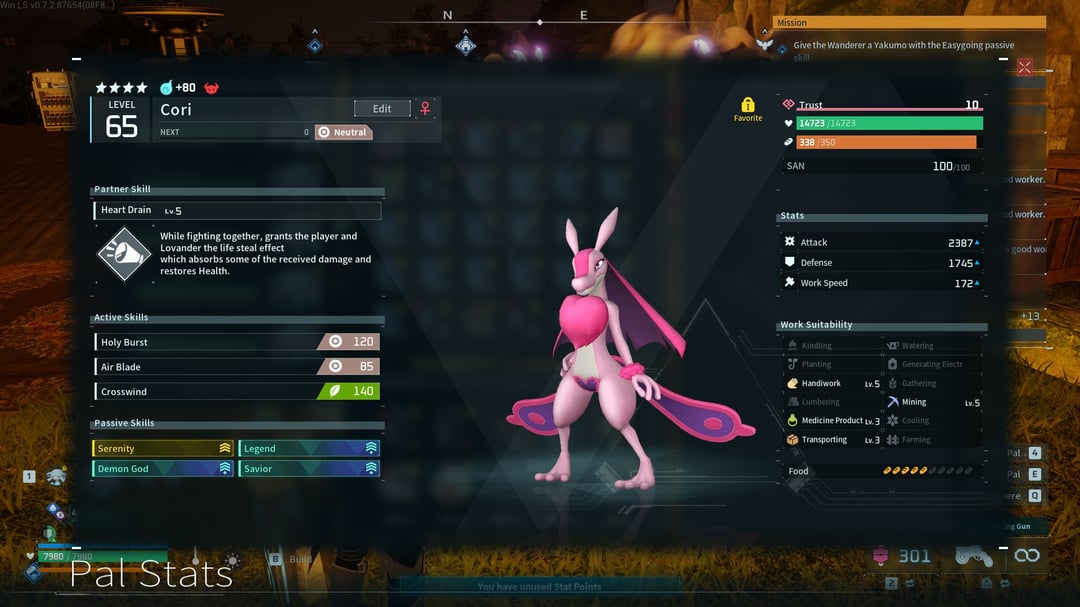Click the megaphone partner skill icon

(123, 254)
